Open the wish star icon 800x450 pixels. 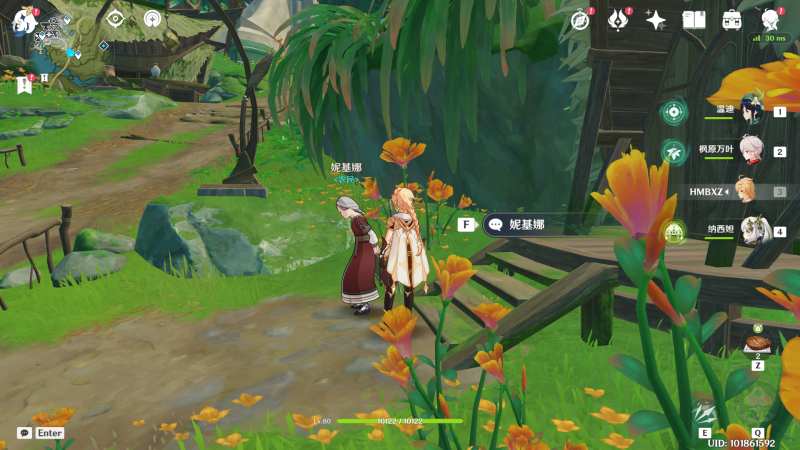click(656, 20)
